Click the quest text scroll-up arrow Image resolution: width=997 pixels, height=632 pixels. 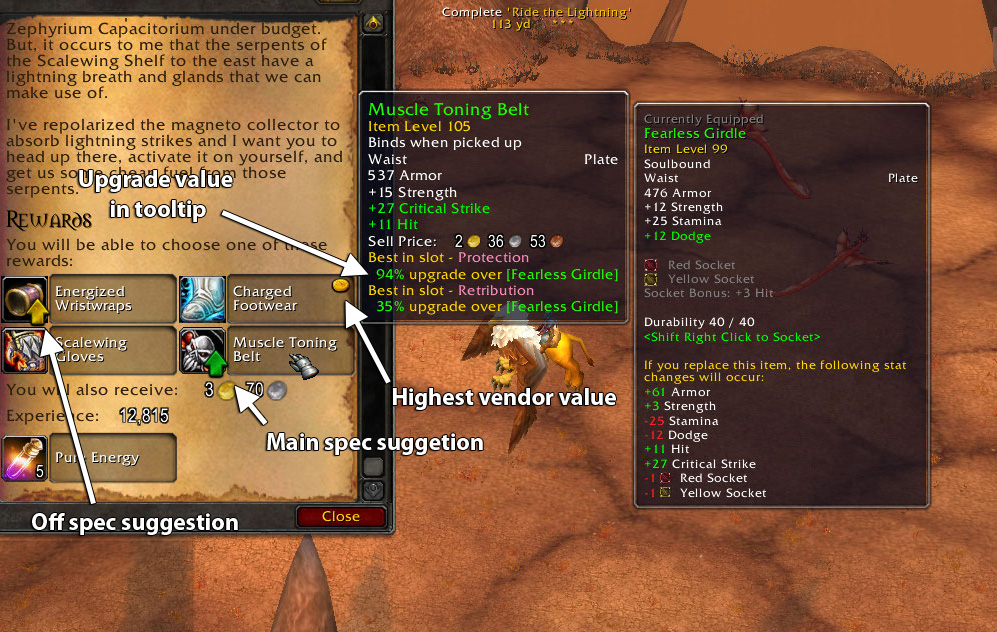(374, 21)
